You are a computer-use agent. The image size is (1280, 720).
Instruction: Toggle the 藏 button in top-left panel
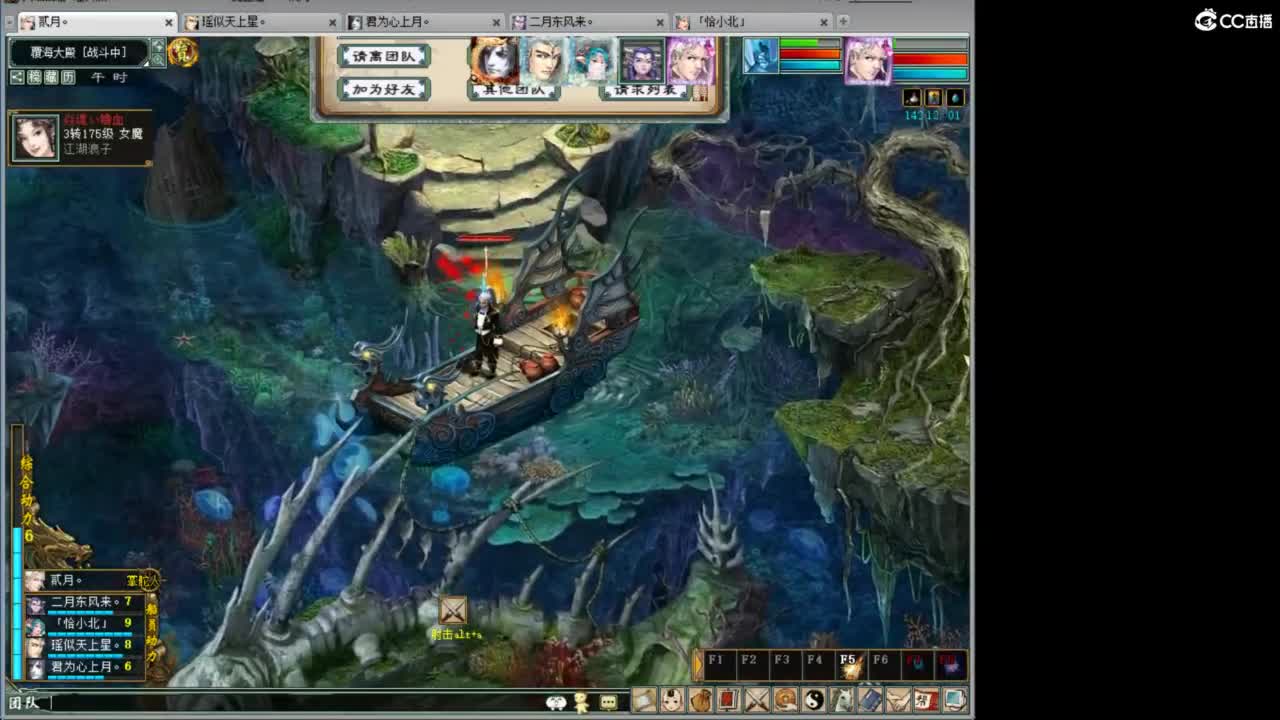[51, 77]
